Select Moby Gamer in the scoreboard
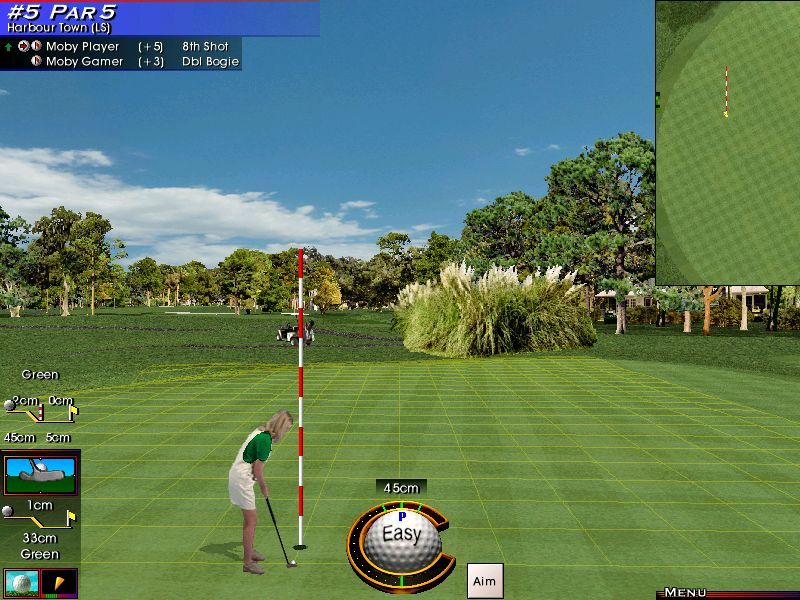The width and height of the screenshot is (800, 600). click(84, 61)
